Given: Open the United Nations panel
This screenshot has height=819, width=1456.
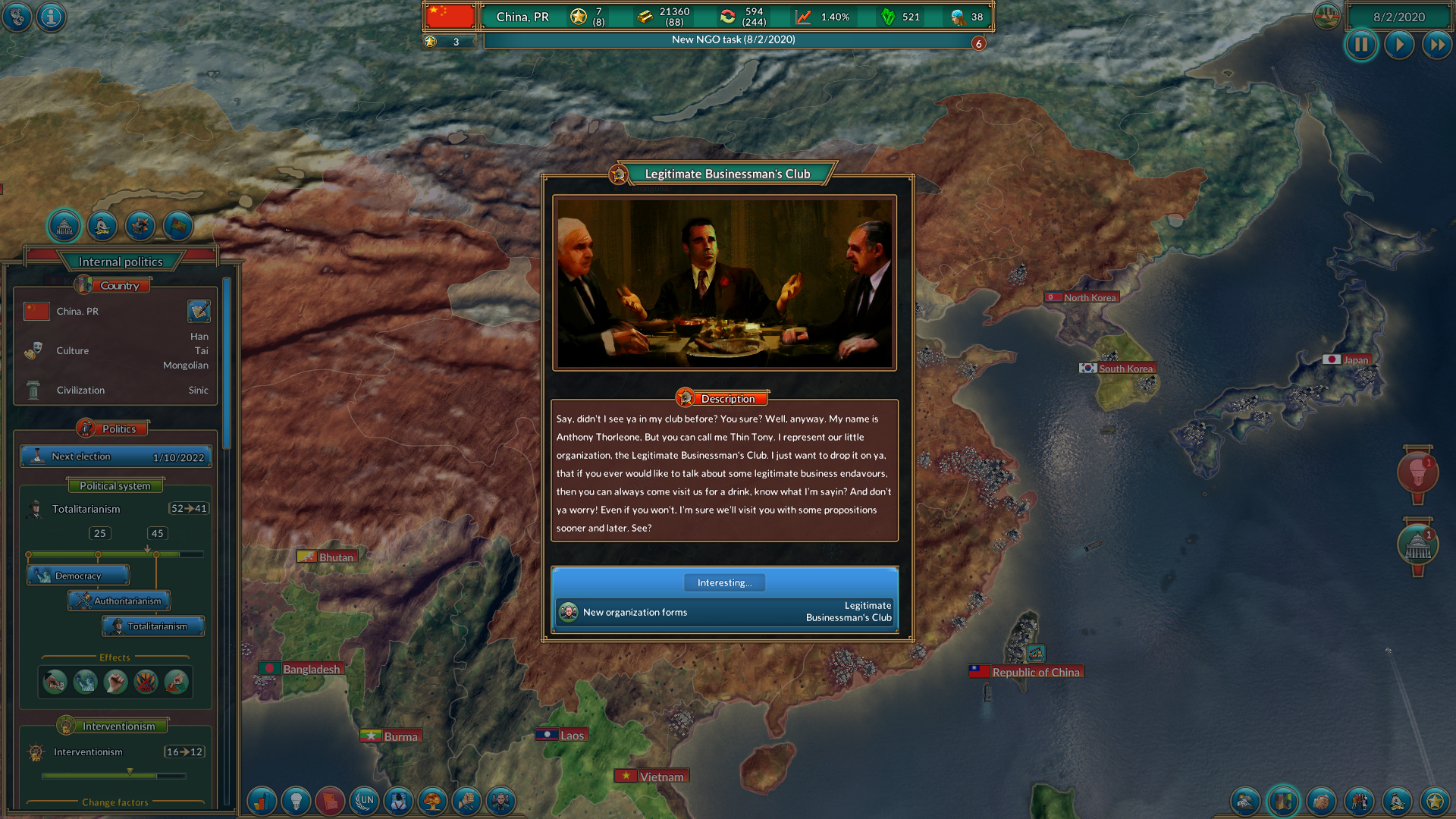Looking at the screenshot, I should click(365, 802).
